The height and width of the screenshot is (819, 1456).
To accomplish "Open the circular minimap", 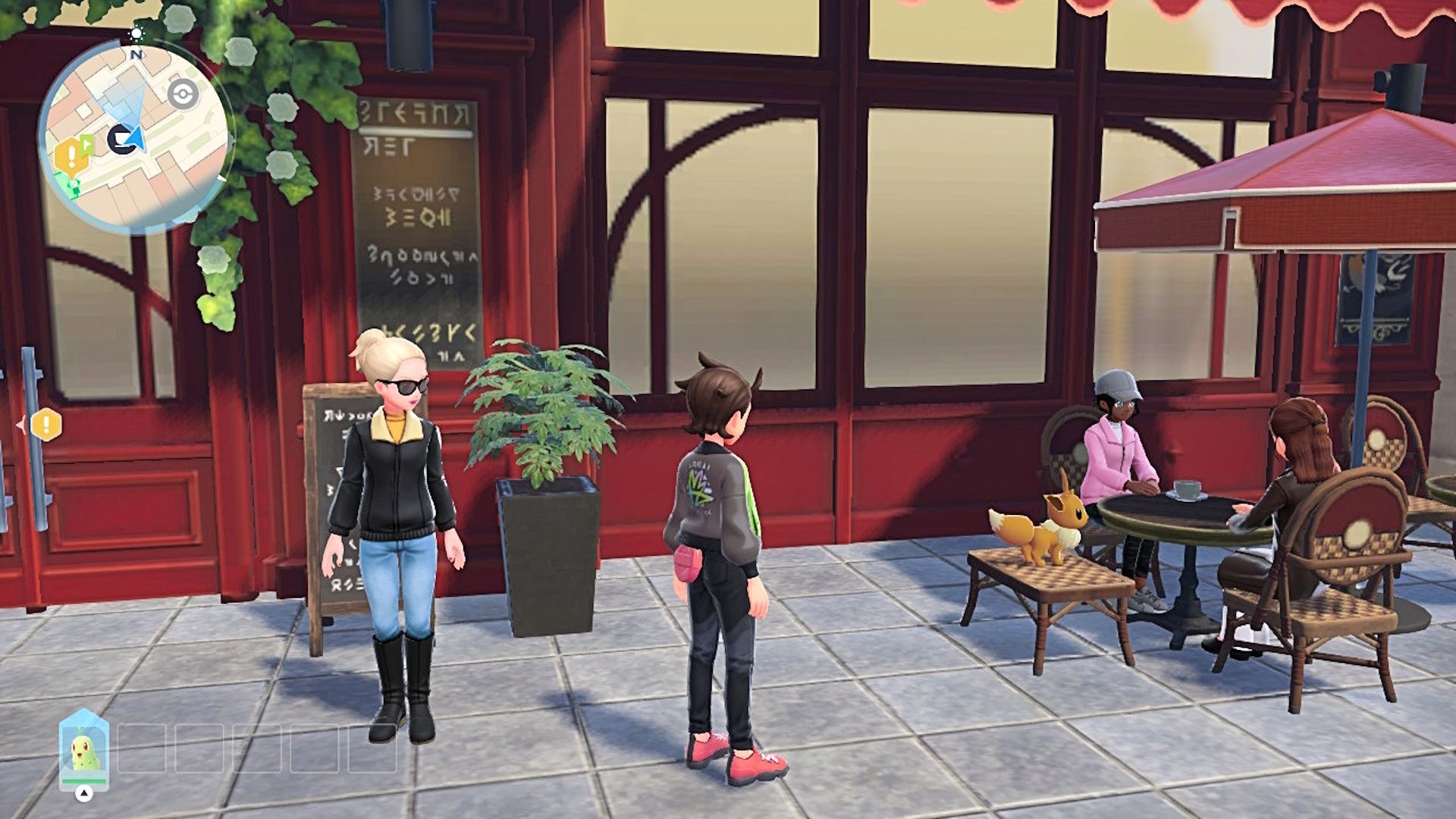I will pos(135,136).
